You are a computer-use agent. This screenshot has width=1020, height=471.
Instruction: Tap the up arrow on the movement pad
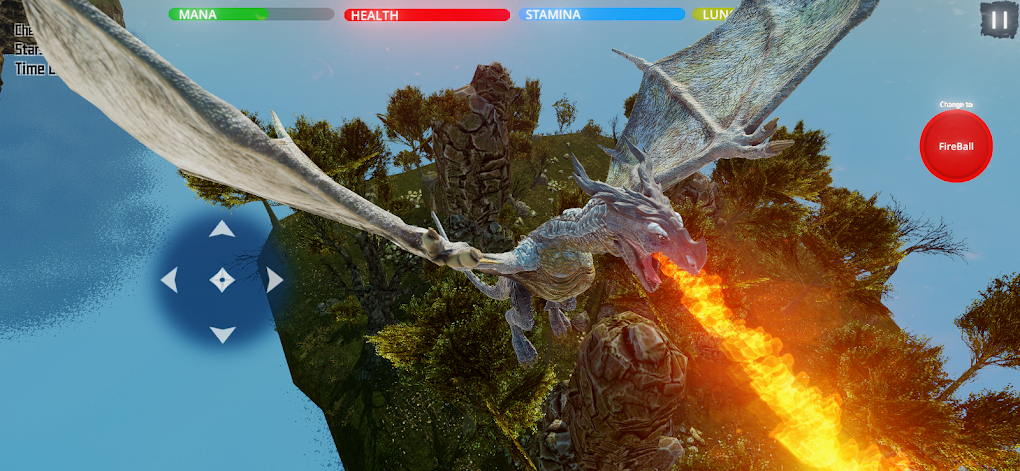click(222, 230)
